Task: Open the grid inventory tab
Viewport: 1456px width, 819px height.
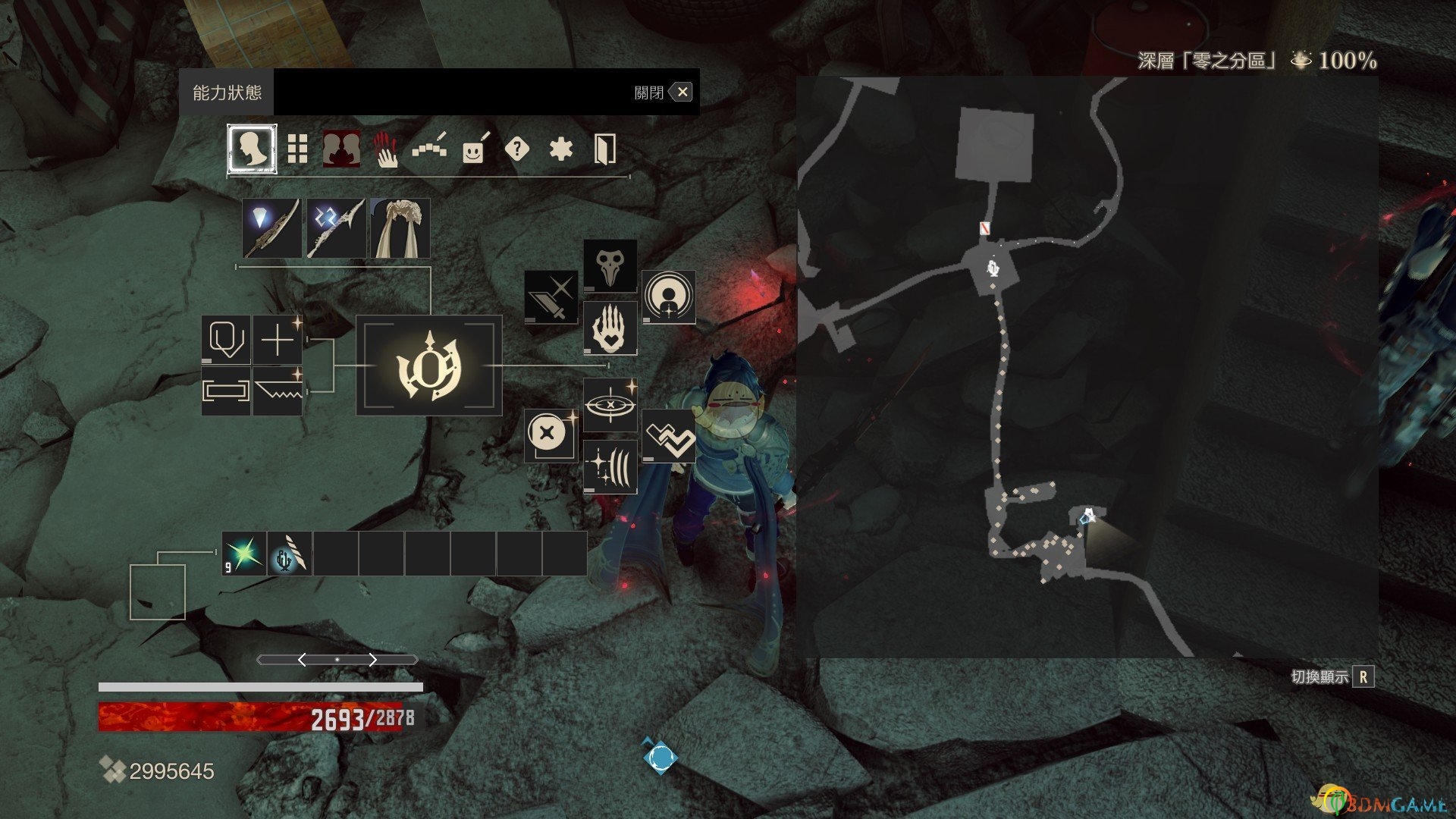Action: click(297, 149)
